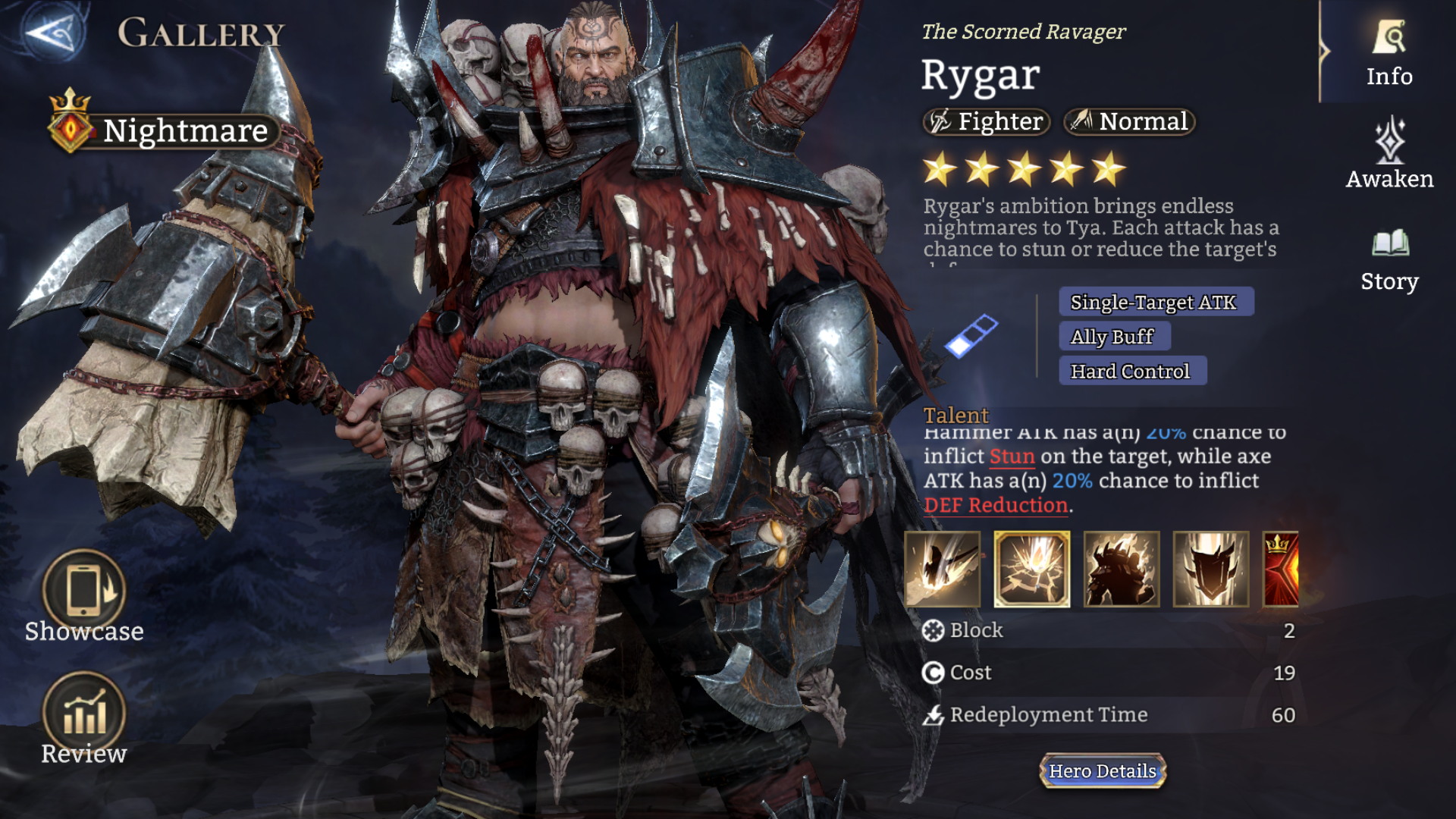Switch to the Info tab
This screenshot has width=1456, height=819.
point(1389,53)
